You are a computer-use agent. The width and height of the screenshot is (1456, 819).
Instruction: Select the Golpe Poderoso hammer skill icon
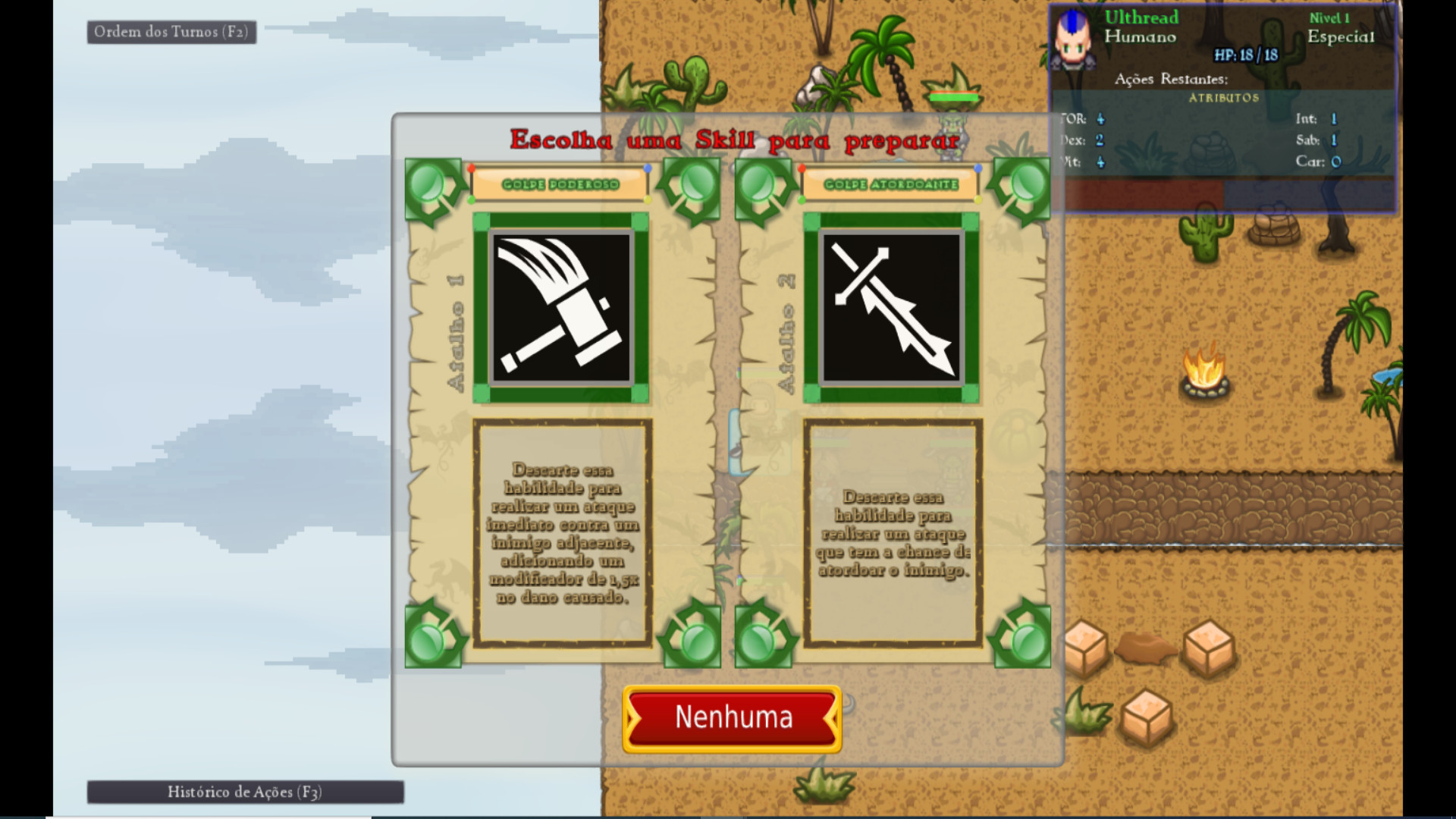point(561,307)
